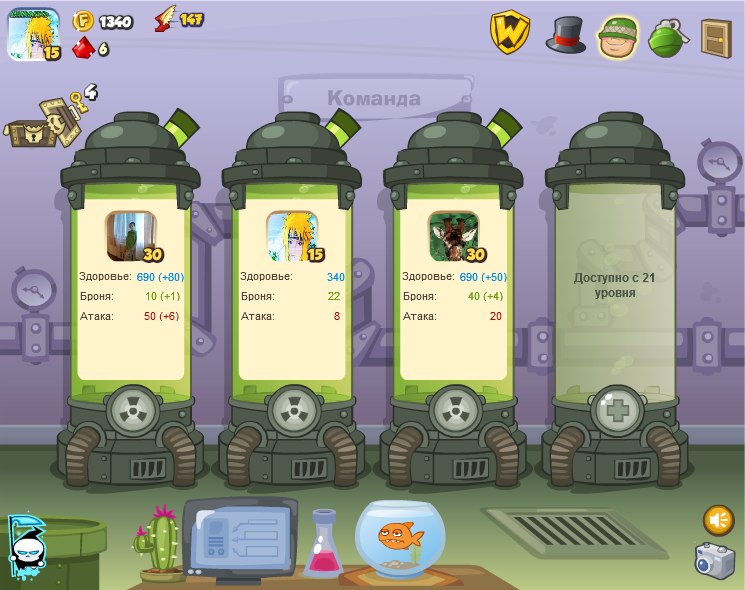This screenshot has width=745, height=590.
Task: Select the soldier helmet face icon
Action: click(x=618, y=37)
